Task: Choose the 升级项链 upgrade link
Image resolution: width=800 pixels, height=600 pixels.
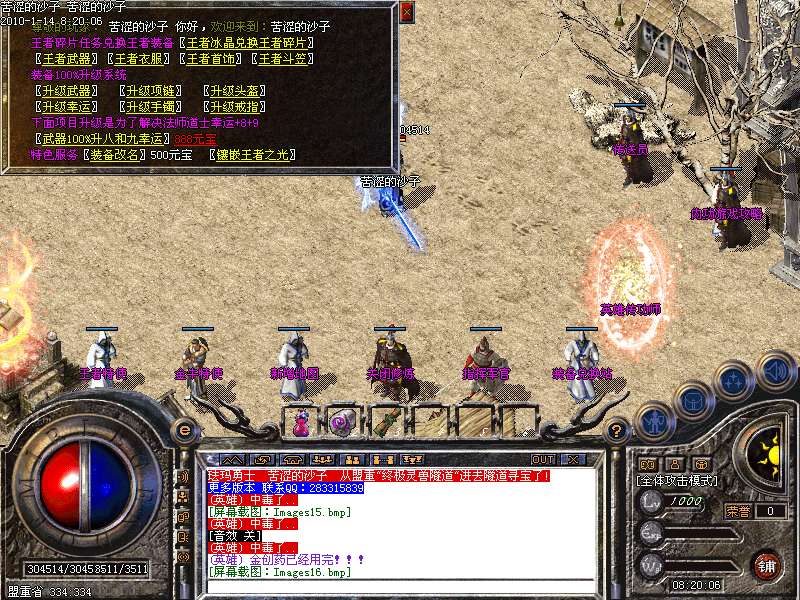Action: (x=151, y=91)
